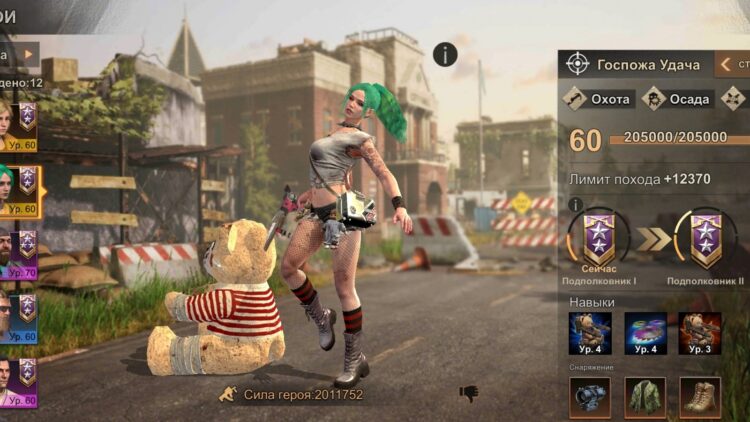Select the combat boots equipment slot
Image resolution: width=750 pixels, height=422 pixels.
click(700, 396)
